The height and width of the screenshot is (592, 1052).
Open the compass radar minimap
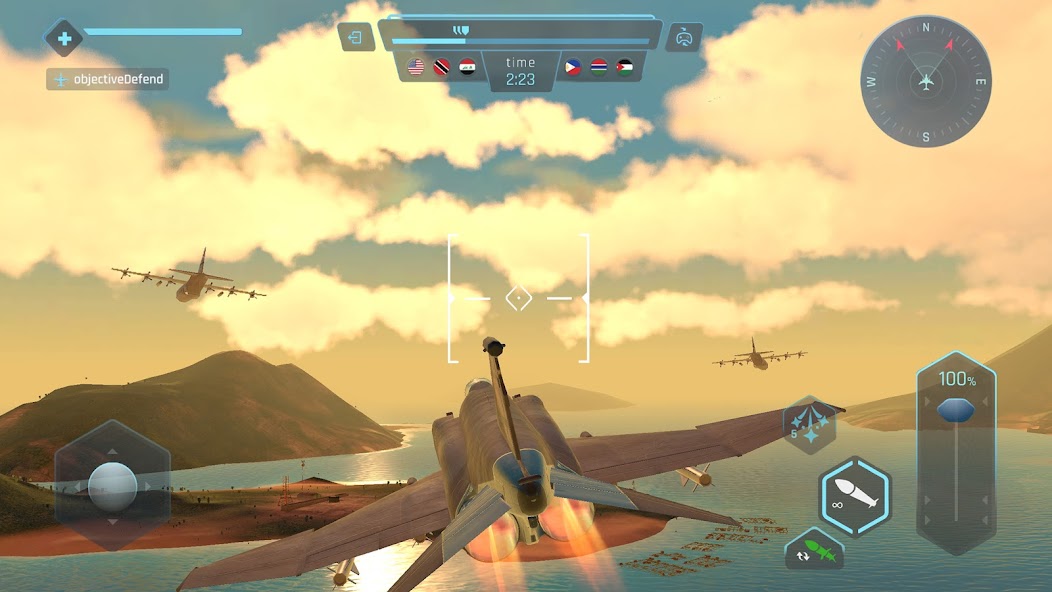(926, 81)
